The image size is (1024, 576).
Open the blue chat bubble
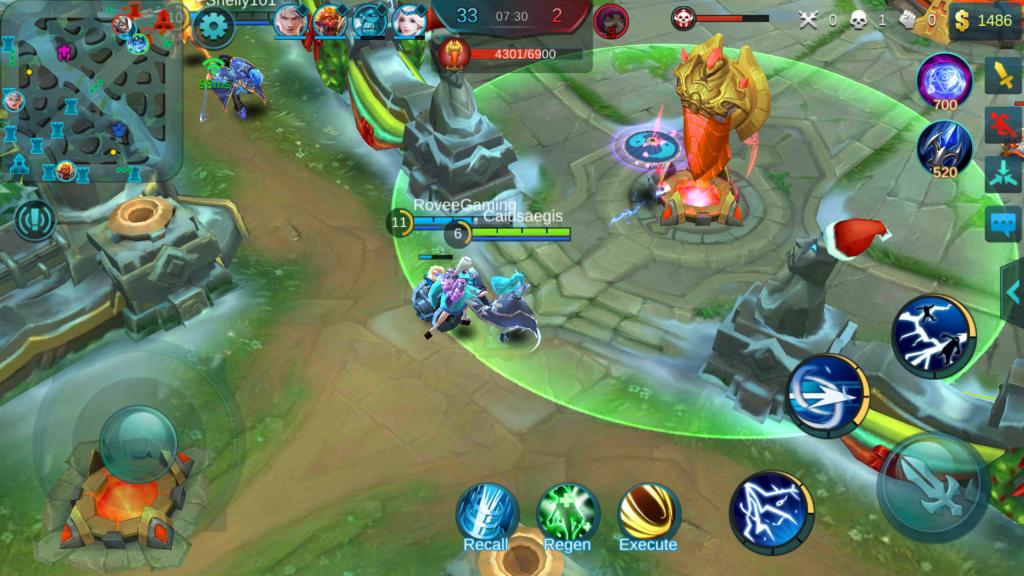(x=1002, y=223)
